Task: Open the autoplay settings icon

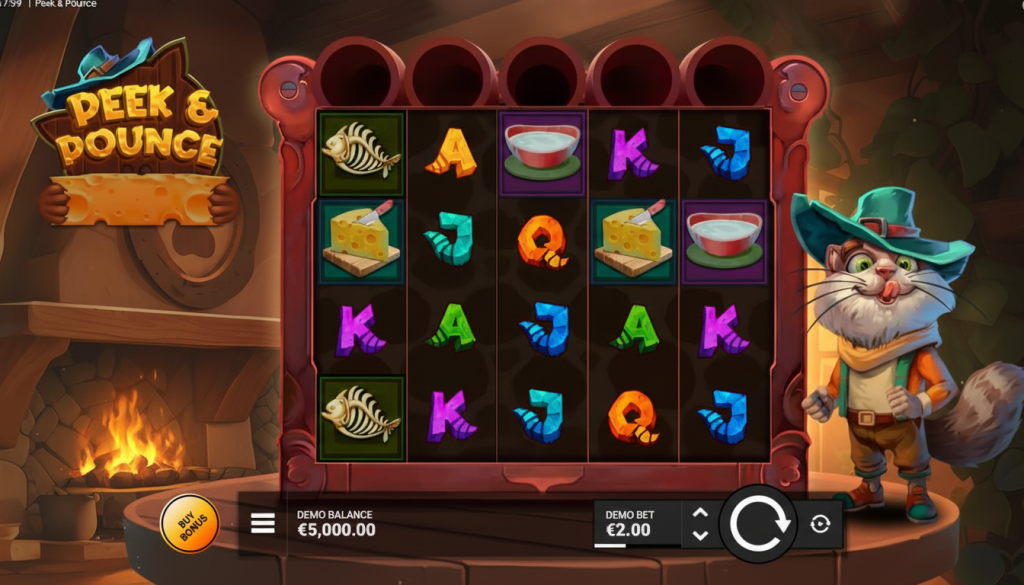Action: point(820,524)
